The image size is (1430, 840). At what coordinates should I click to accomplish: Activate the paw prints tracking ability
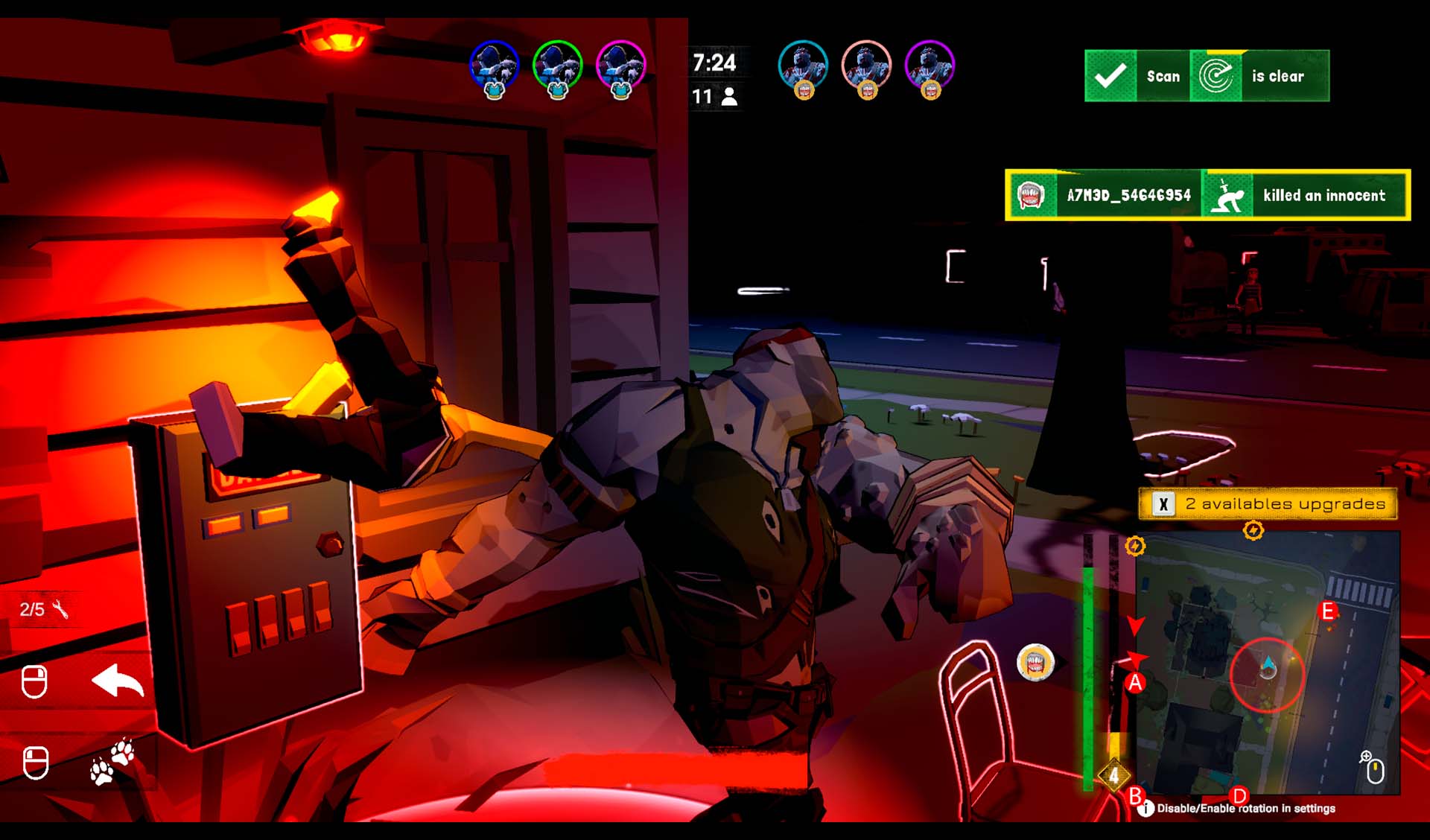(x=112, y=762)
